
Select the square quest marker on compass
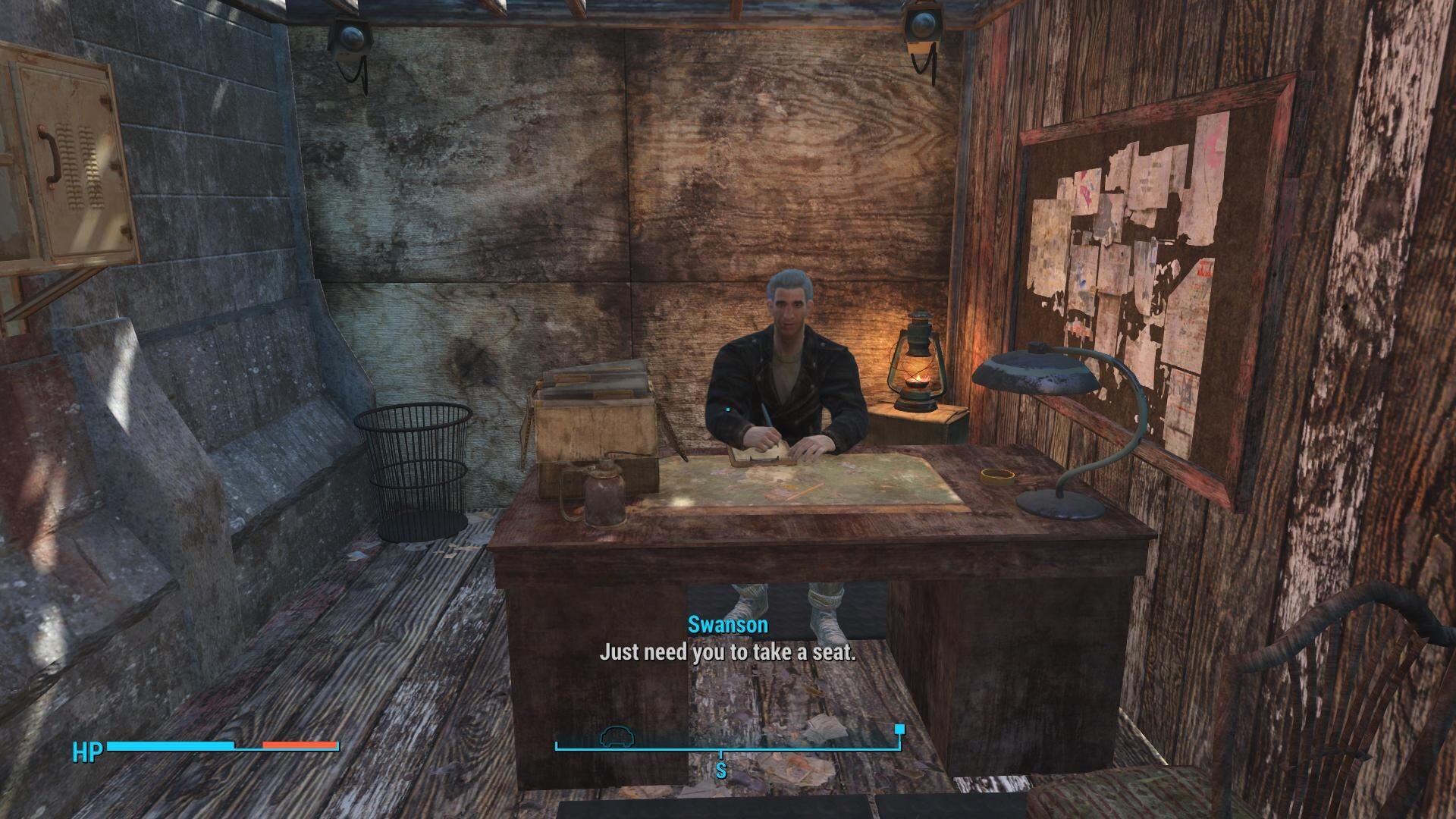899,730
